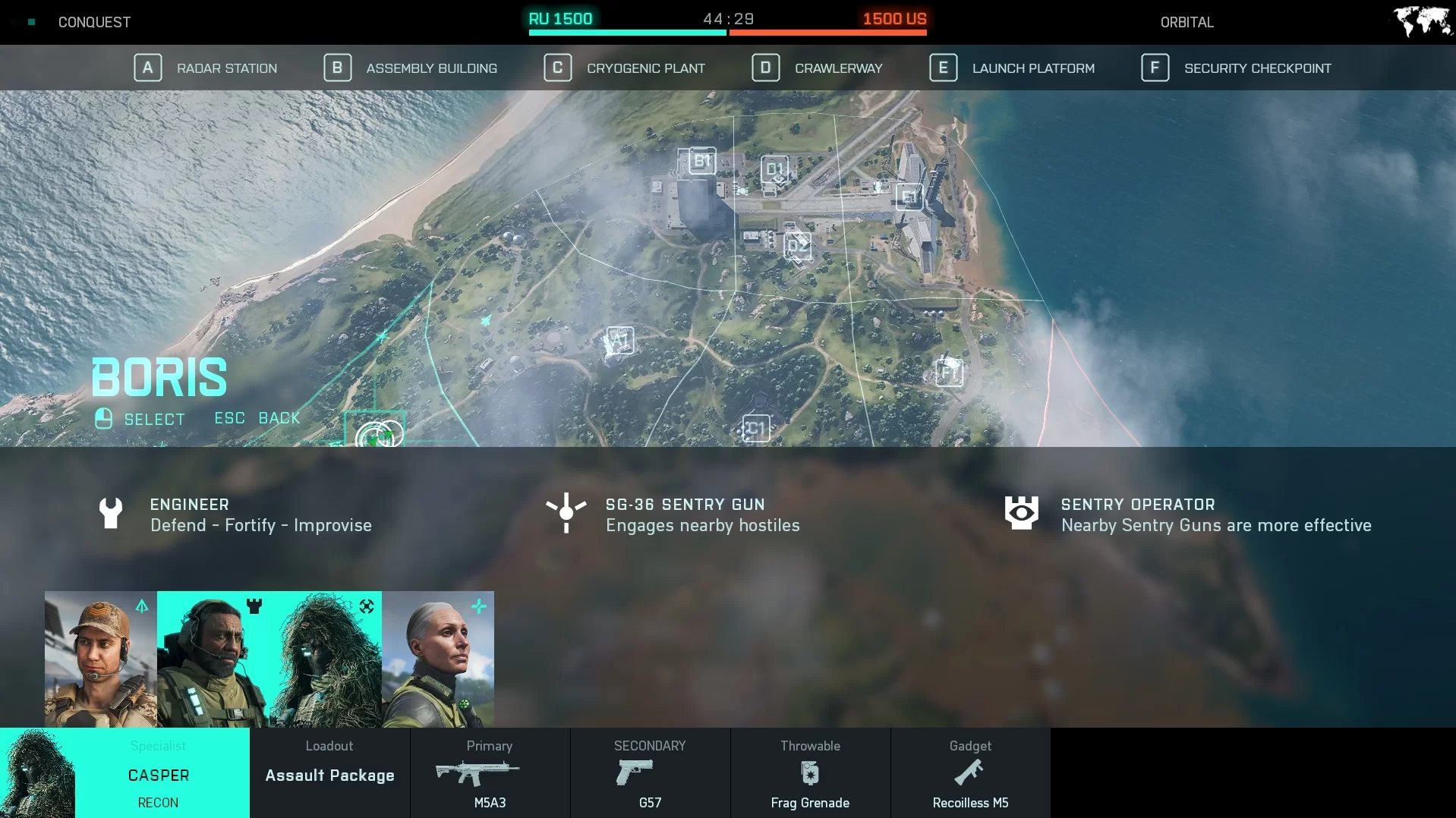Choose the Security Checkpoint objective F
1456x818 pixels.
tap(1236, 68)
